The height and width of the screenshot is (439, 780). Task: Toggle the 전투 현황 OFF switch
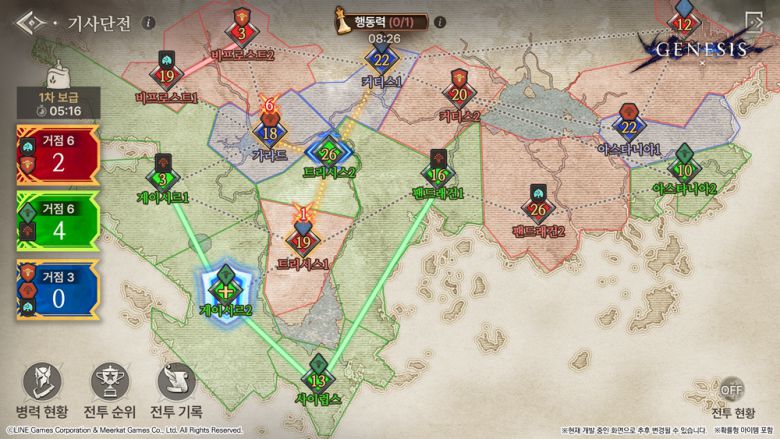point(733,390)
